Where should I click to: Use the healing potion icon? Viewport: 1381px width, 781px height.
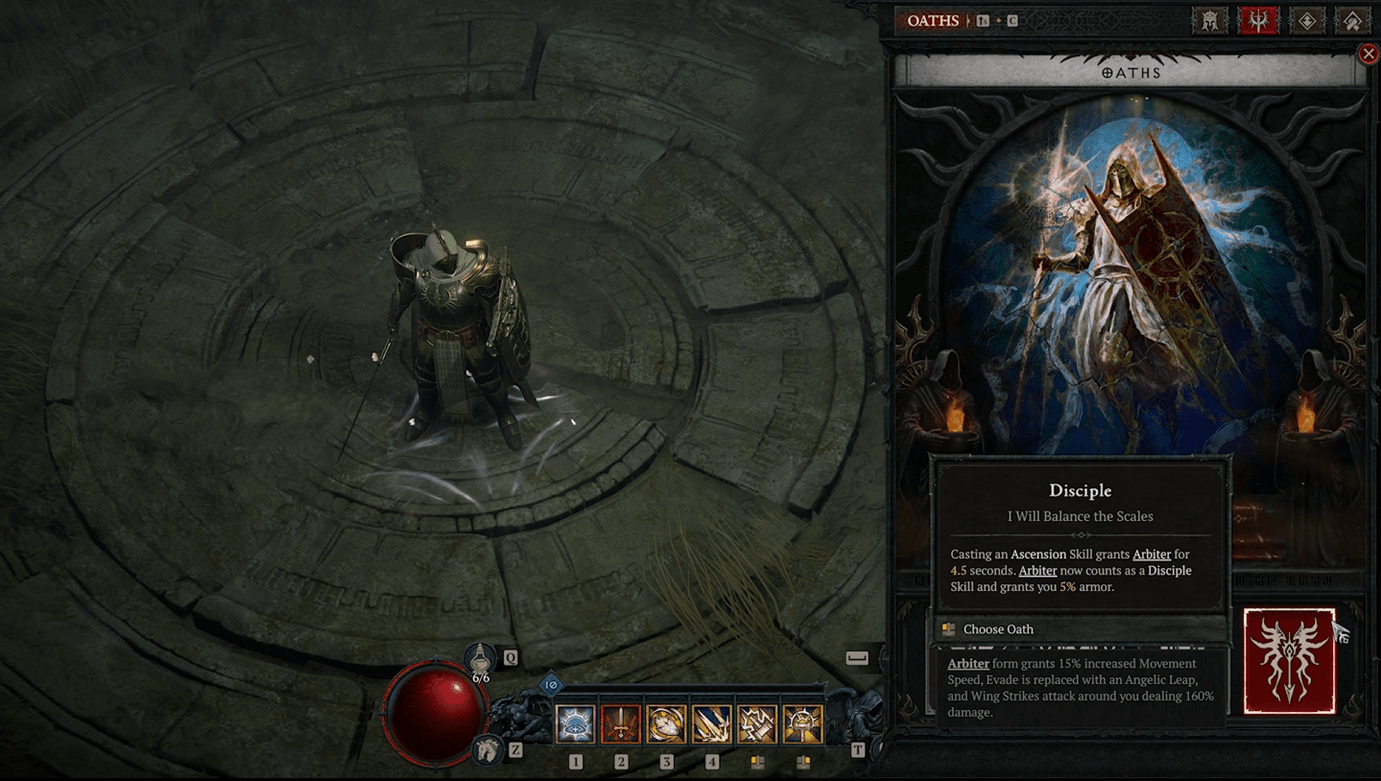click(481, 660)
